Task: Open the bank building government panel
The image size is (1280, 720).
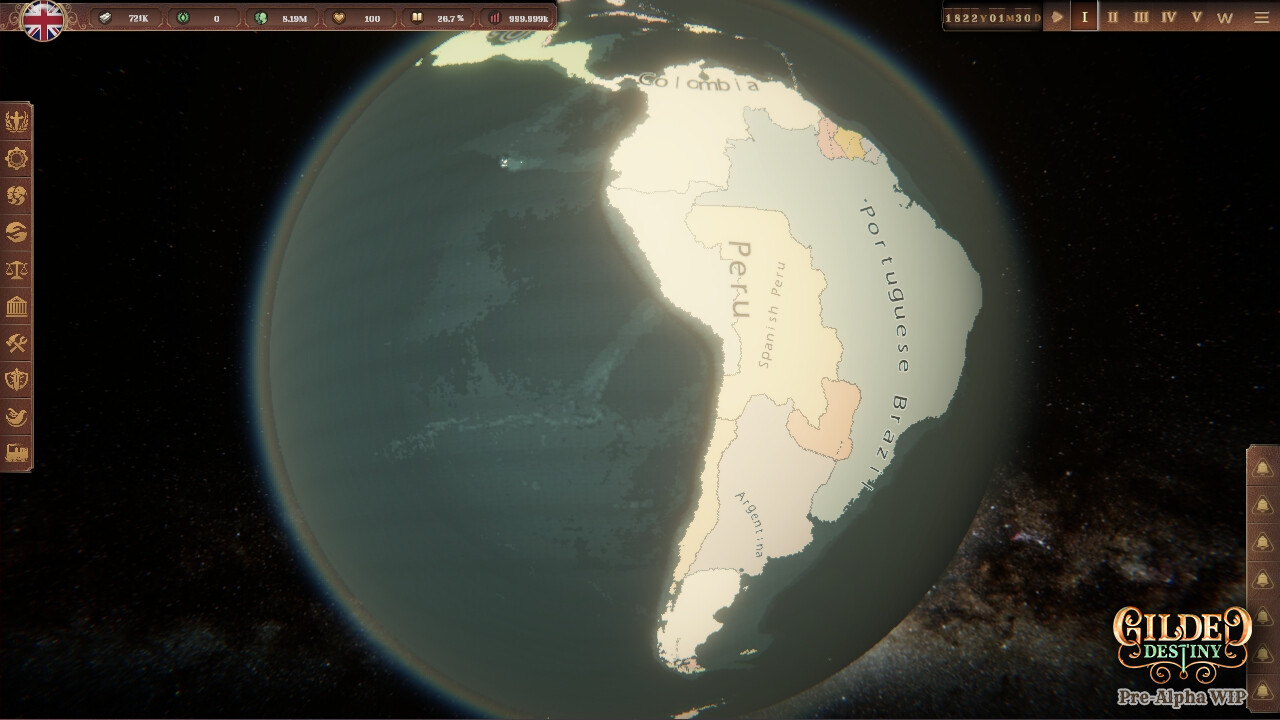Action: tap(17, 306)
